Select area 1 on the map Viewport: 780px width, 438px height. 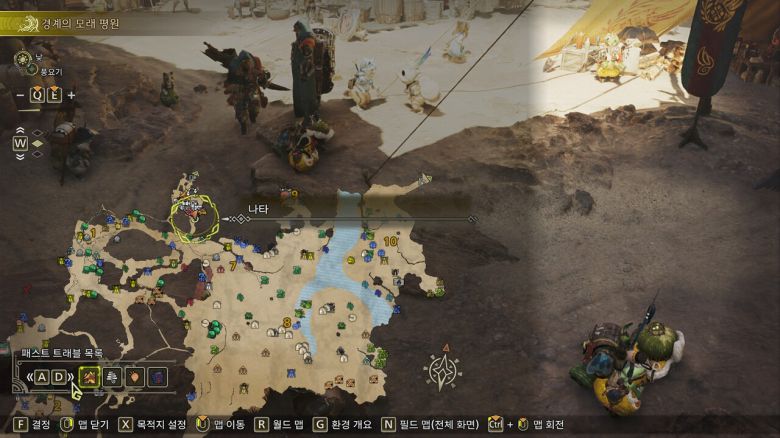click(93, 232)
